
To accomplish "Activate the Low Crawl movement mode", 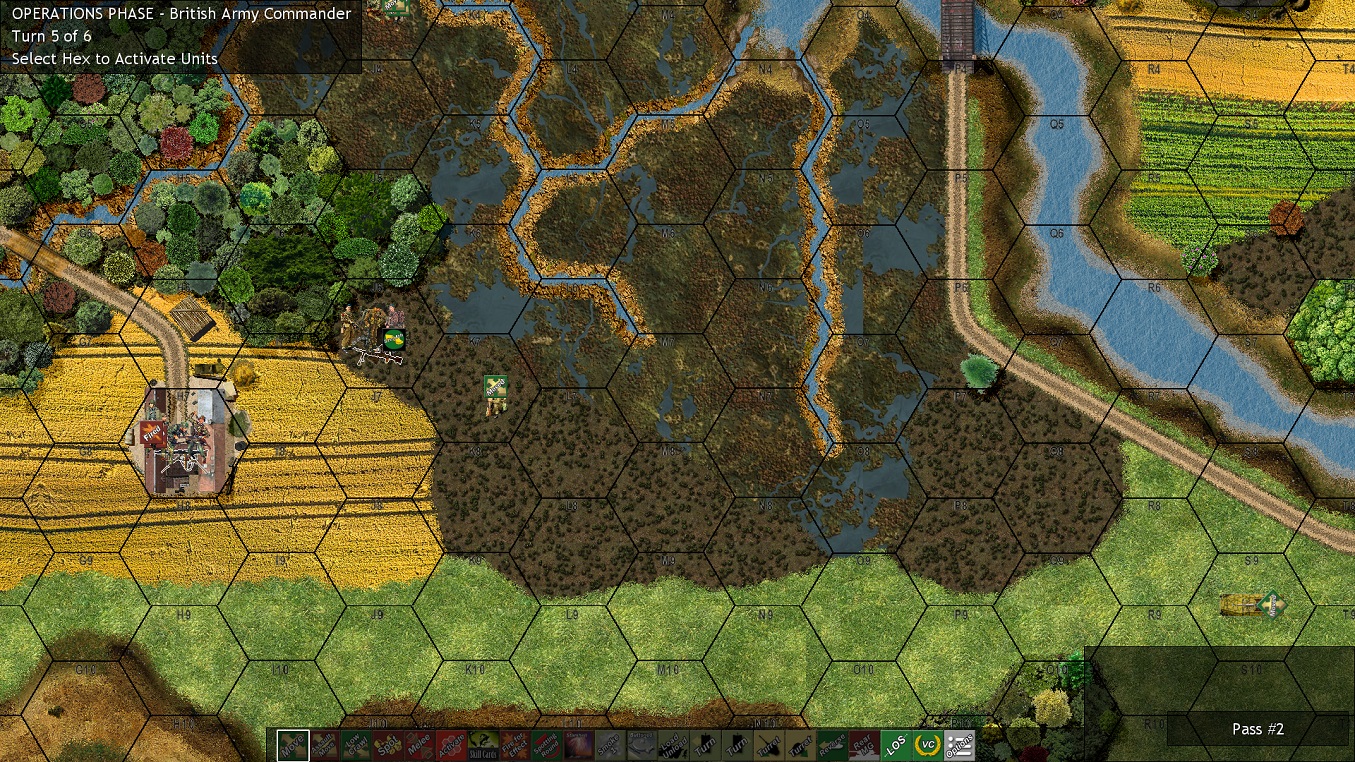I will pos(355,745).
